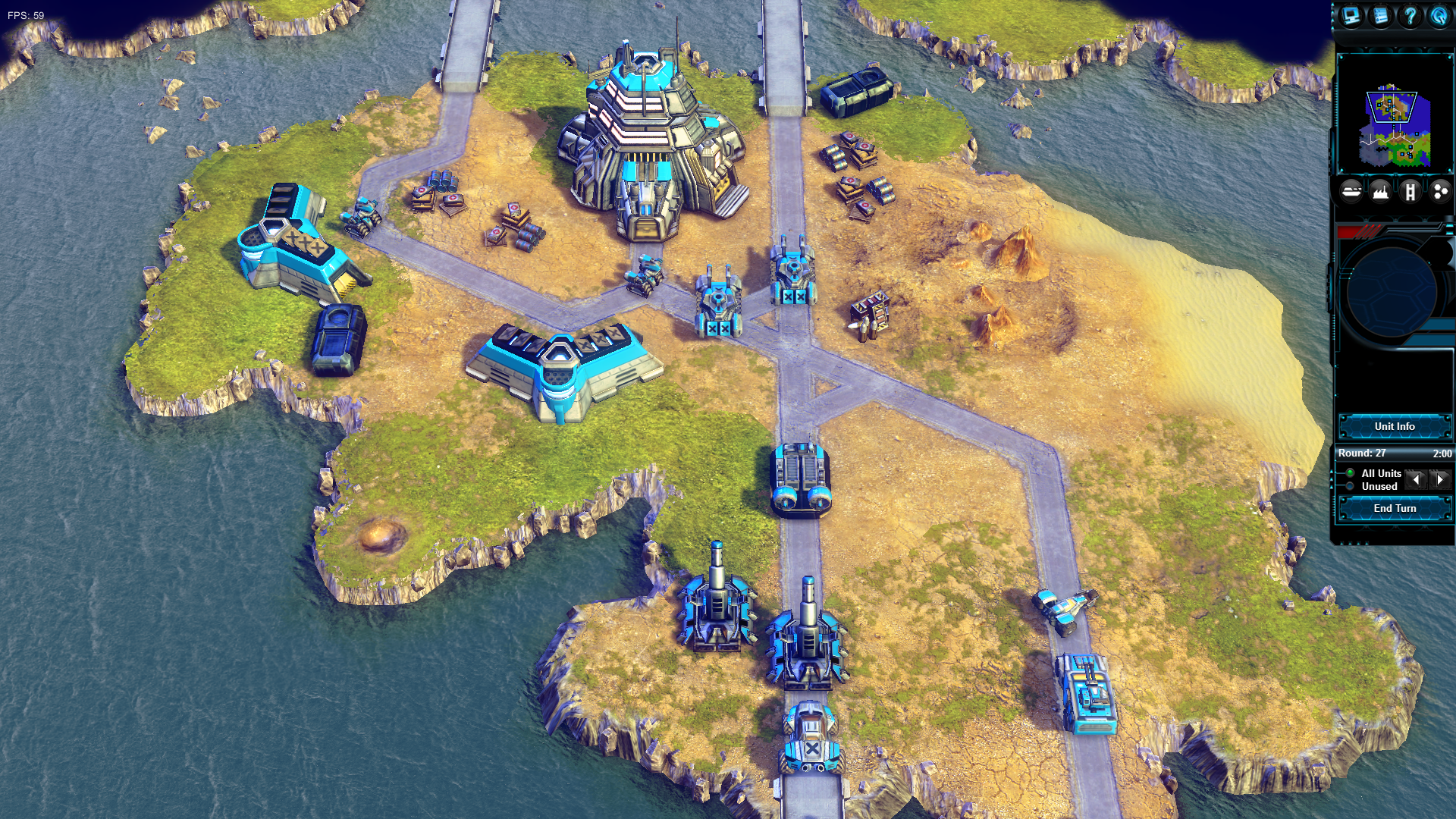1456x819 pixels.
Task: Click the Q game logo icon
Action: (x=1440, y=15)
